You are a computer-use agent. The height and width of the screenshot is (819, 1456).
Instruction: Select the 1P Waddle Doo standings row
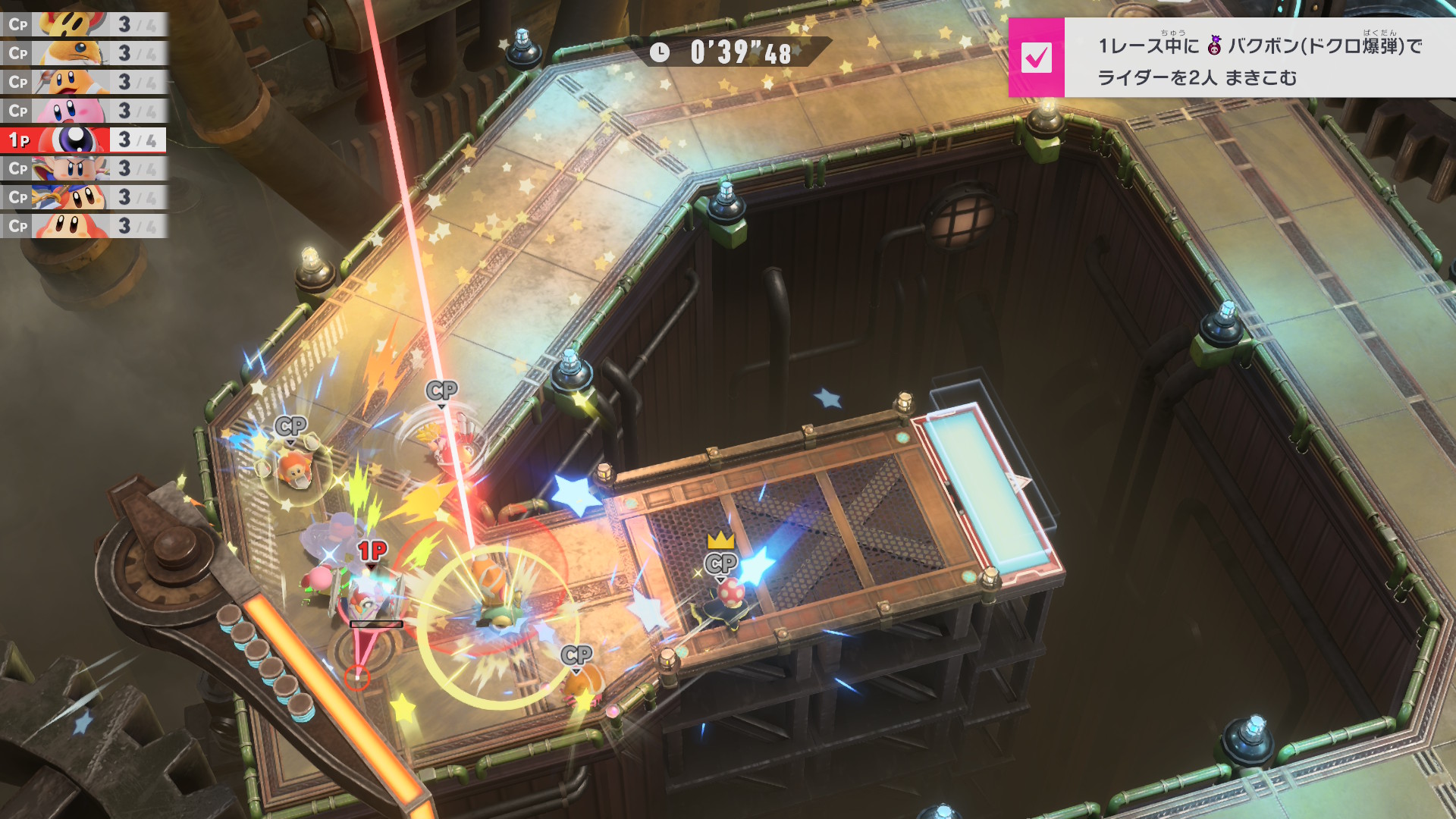click(x=83, y=140)
